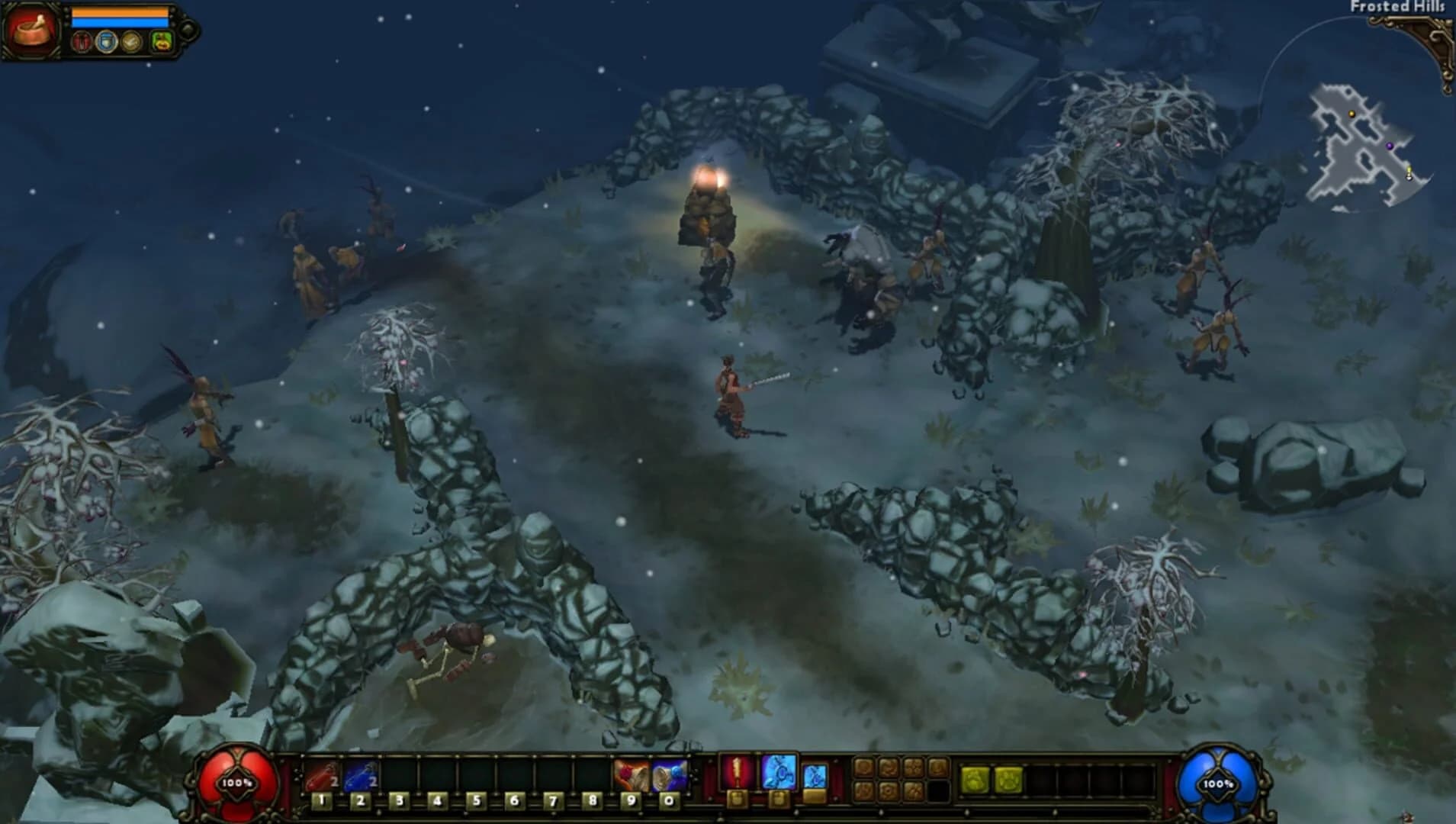1456x824 pixels.
Task: Click the Frosted Hills zone label
Action: 1397,8
